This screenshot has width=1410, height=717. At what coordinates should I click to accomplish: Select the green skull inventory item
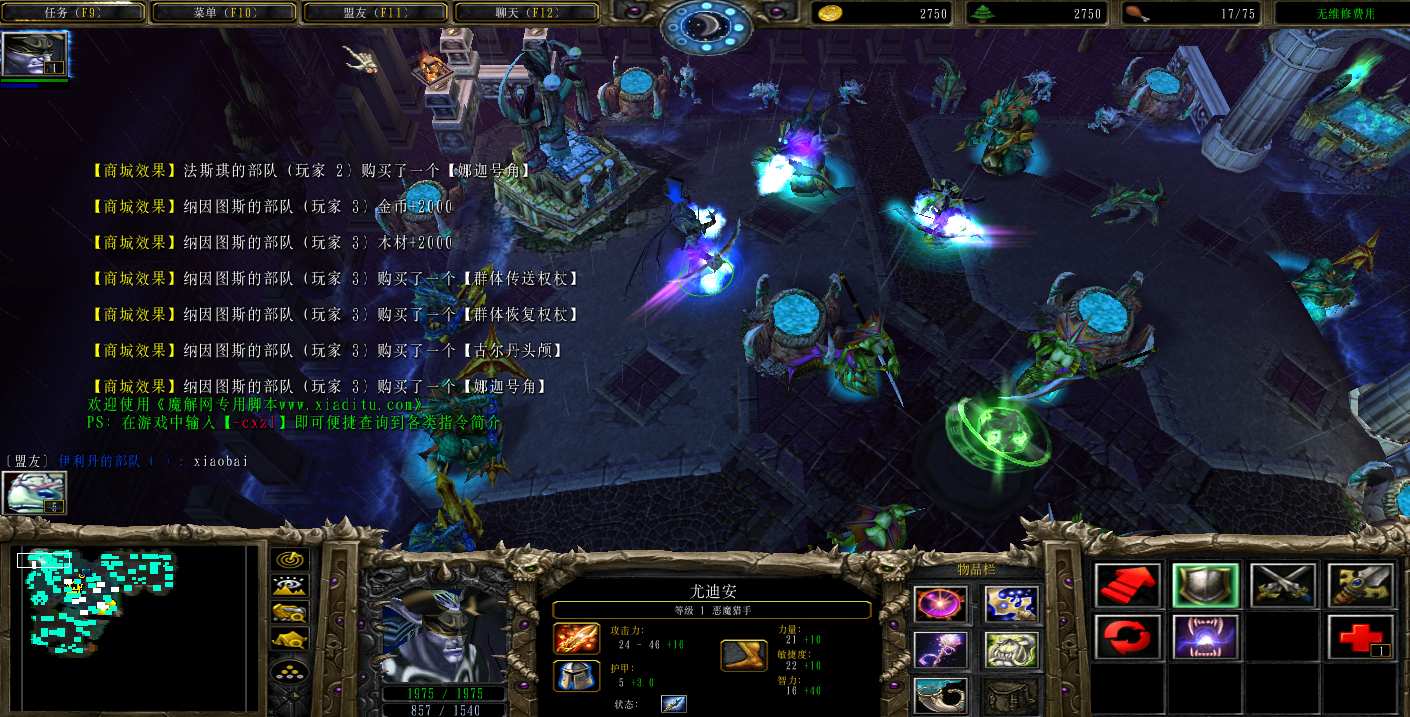coord(1011,650)
